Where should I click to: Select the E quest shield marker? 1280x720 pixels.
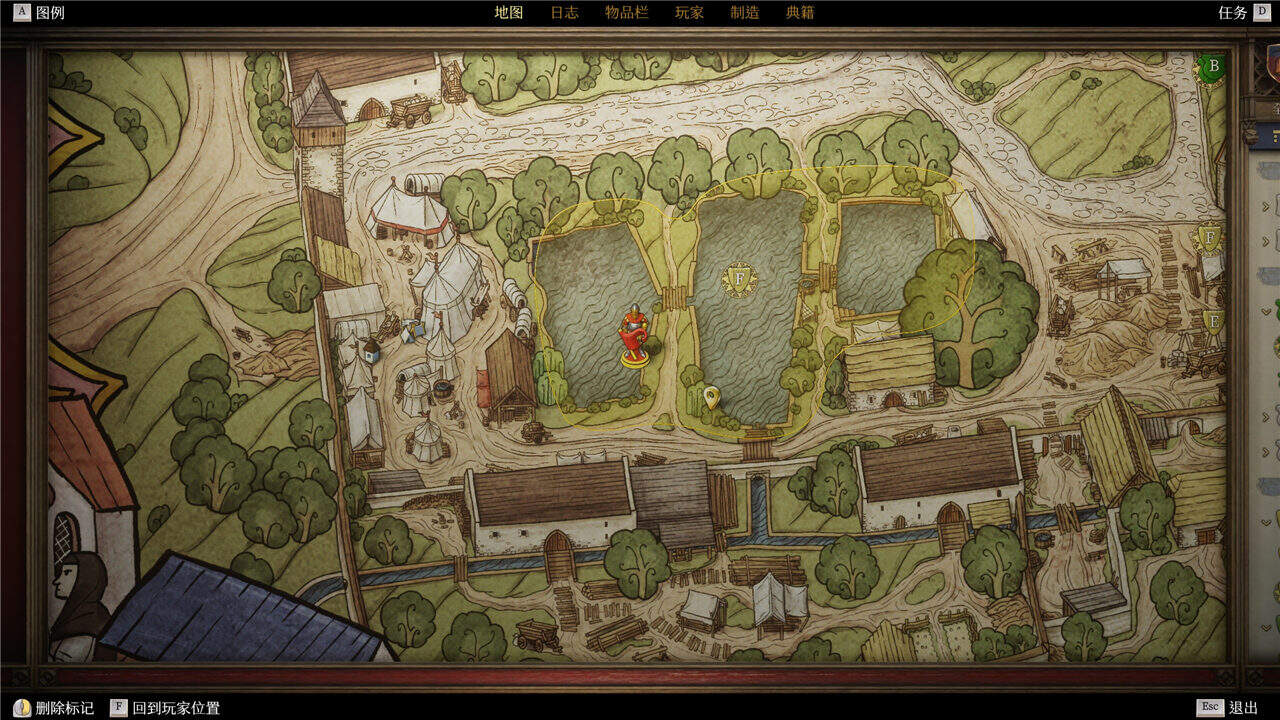click(x=1214, y=322)
